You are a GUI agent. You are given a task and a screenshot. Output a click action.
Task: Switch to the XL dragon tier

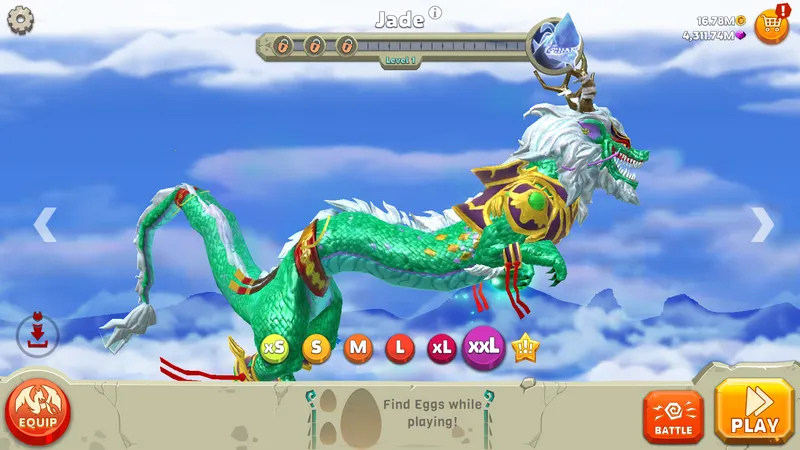tap(441, 348)
